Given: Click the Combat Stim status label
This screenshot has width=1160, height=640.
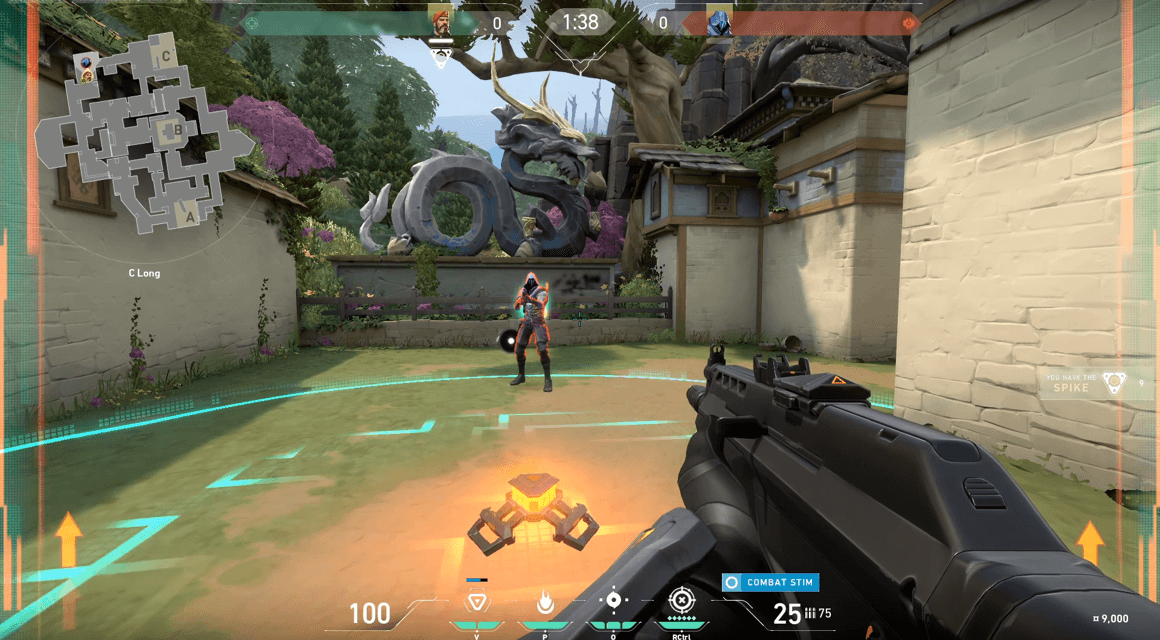Looking at the screenshot, I should (x=771, y=582).
